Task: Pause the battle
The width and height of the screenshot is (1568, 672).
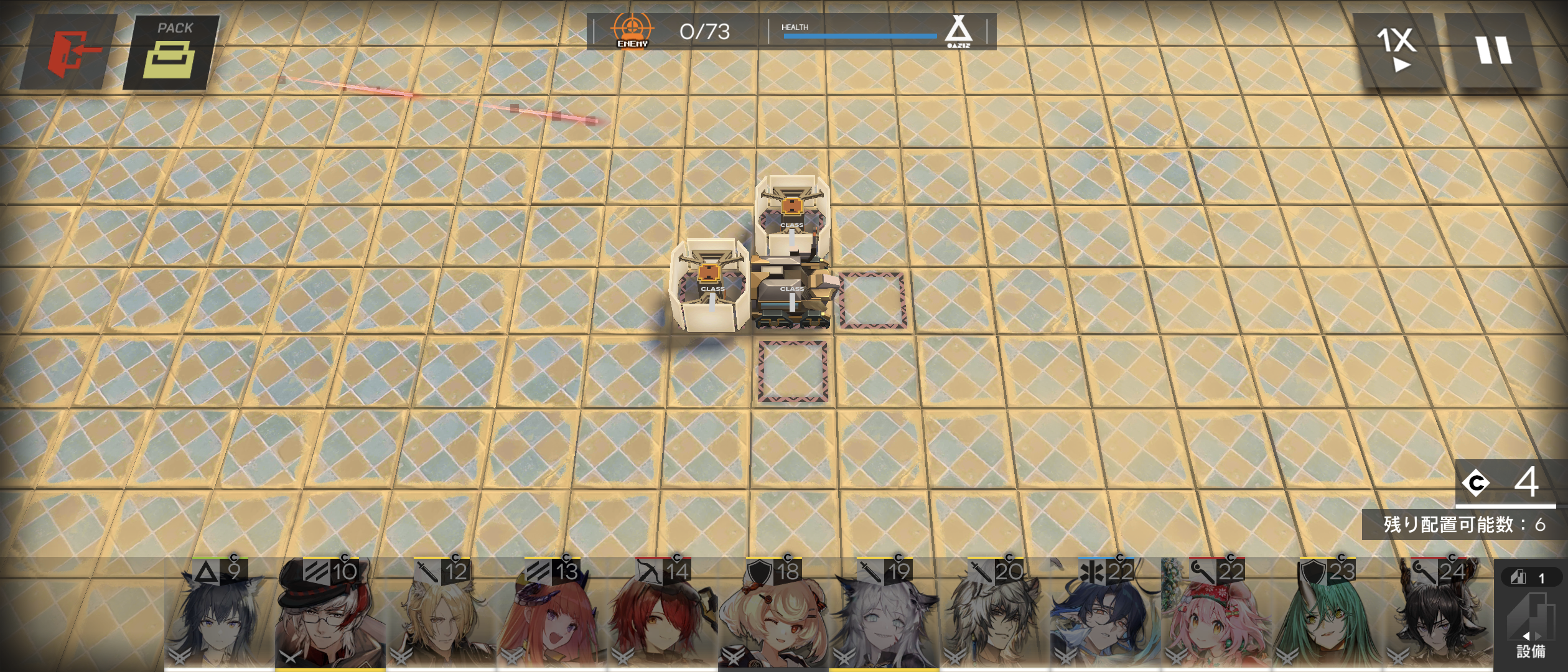Action: 1492,50
